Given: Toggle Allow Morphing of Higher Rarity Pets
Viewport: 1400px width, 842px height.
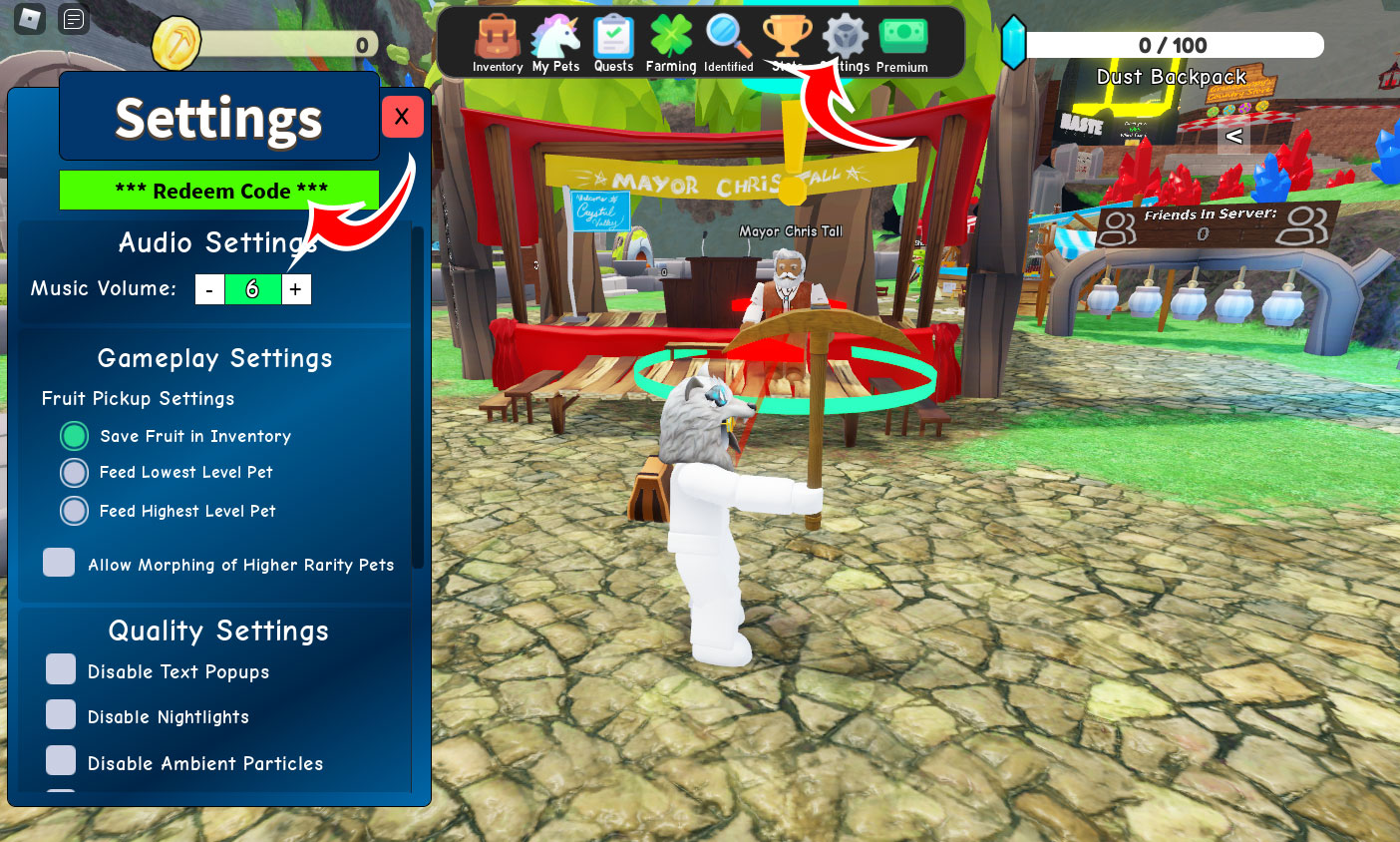Looking at the screenshot, I should coord(59,563).
